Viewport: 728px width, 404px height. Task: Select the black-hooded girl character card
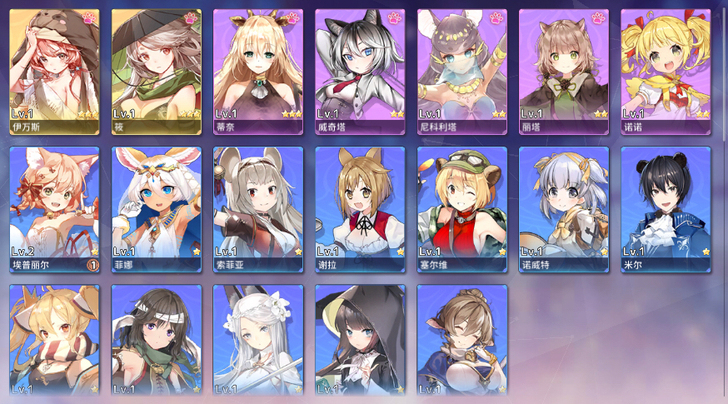[360, 340]
